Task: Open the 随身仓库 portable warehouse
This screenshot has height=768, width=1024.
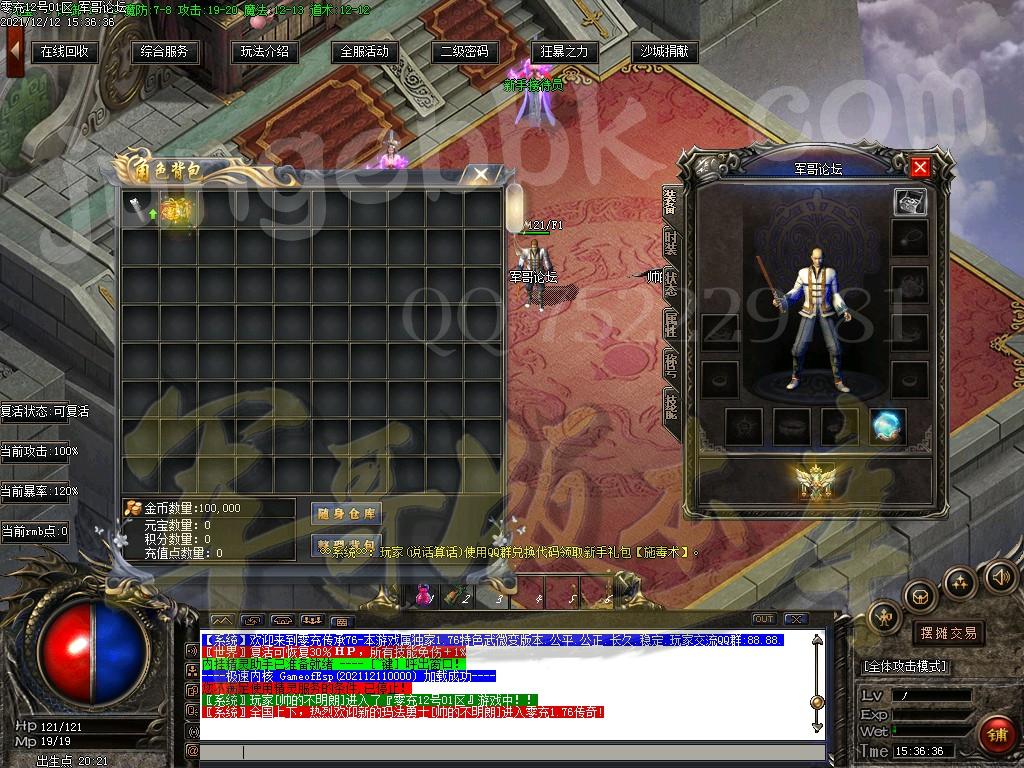Action: (x=346, y=514)
